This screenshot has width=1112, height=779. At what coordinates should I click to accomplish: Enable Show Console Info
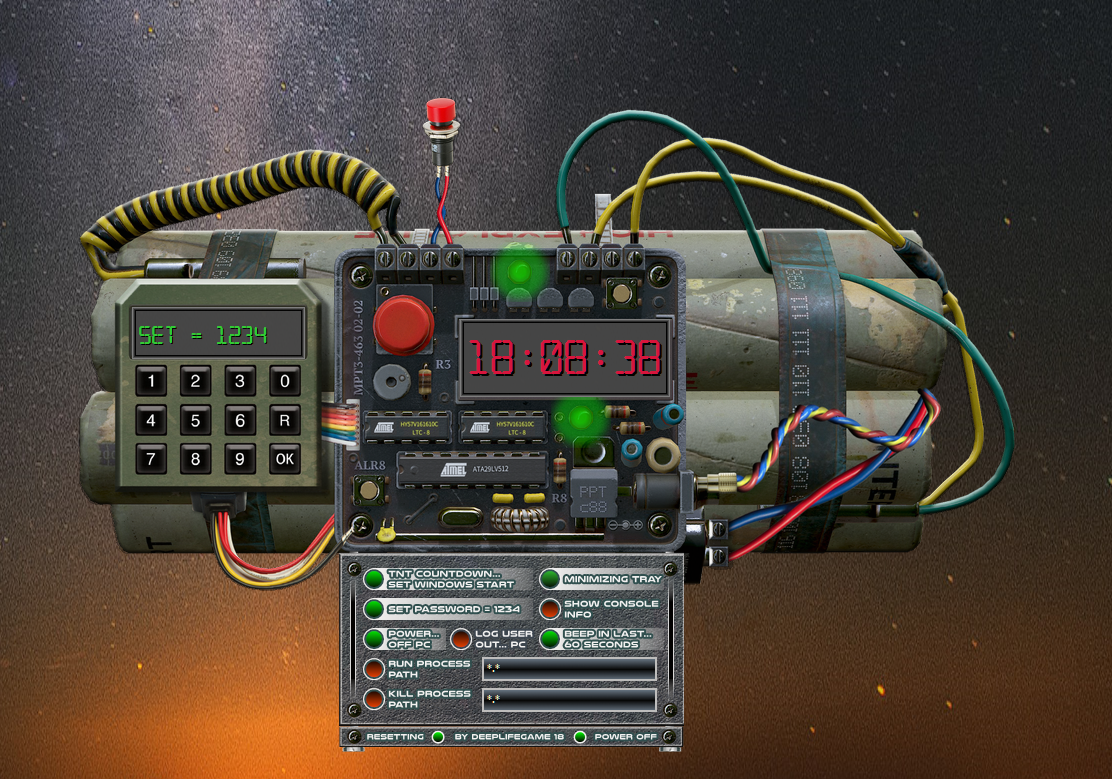pyautogui.click(x=550, y=609)
